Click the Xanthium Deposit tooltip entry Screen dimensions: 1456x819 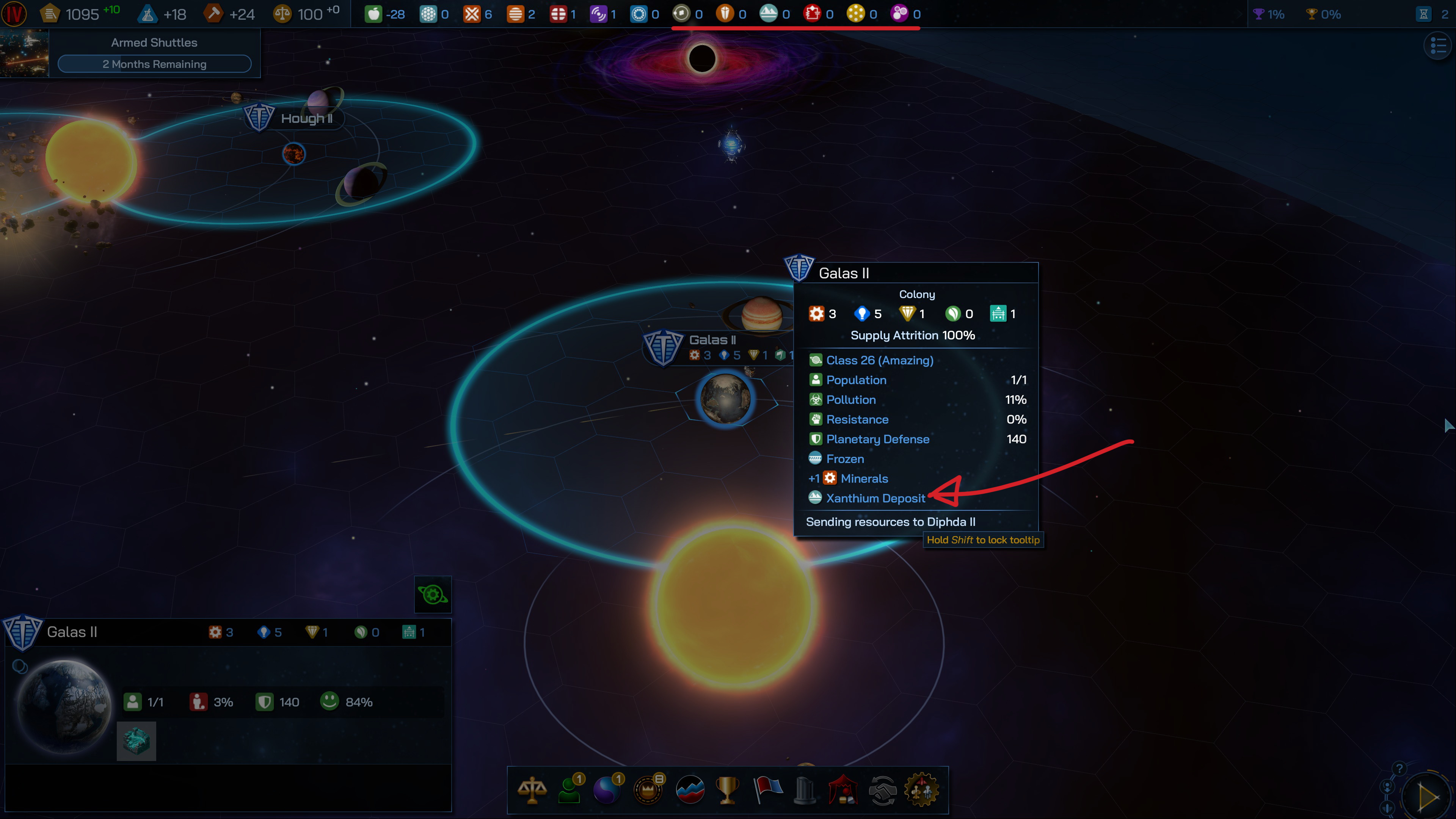875,498
